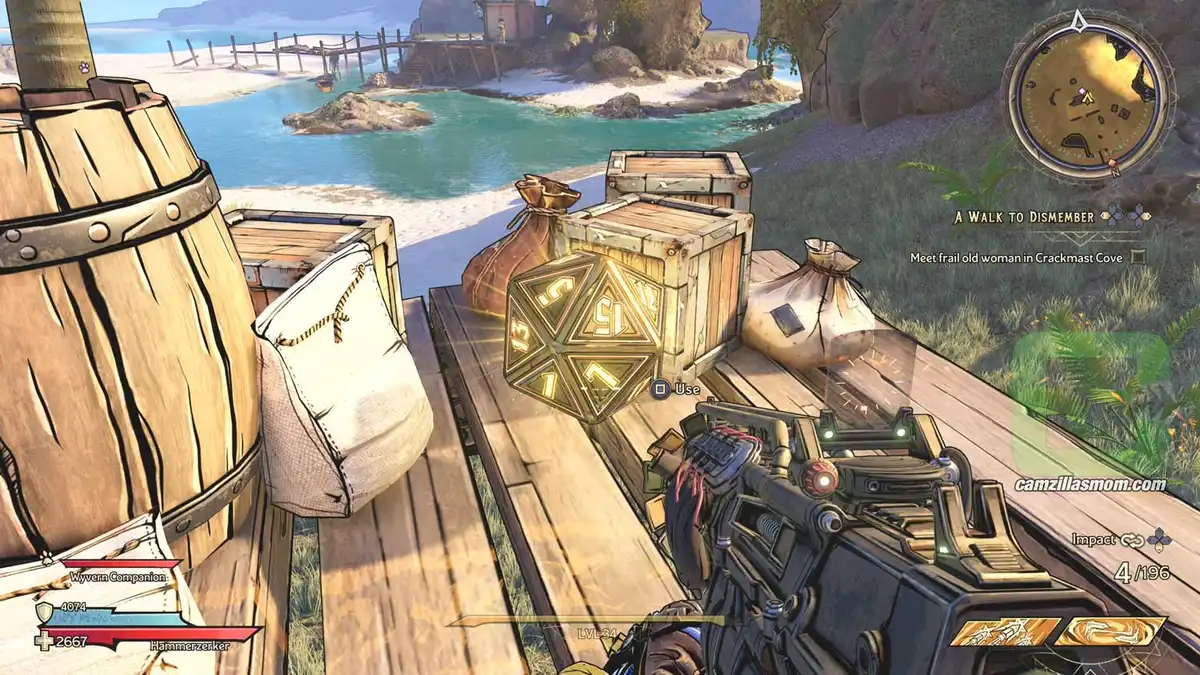Tick the Crackmast Cove objective checkbox
The image size is (1200, 675).
(x=1138, y=257)
